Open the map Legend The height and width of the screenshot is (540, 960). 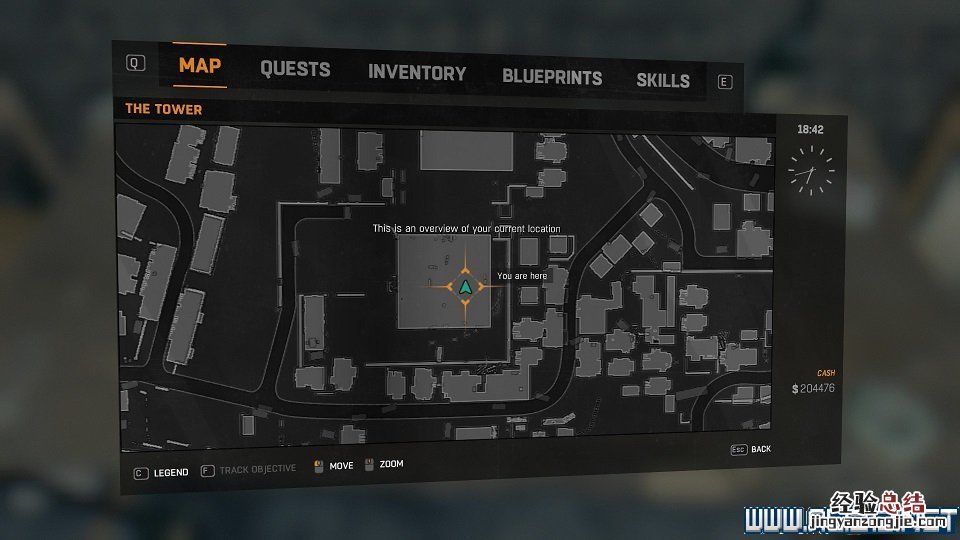[x=170, y=472]
